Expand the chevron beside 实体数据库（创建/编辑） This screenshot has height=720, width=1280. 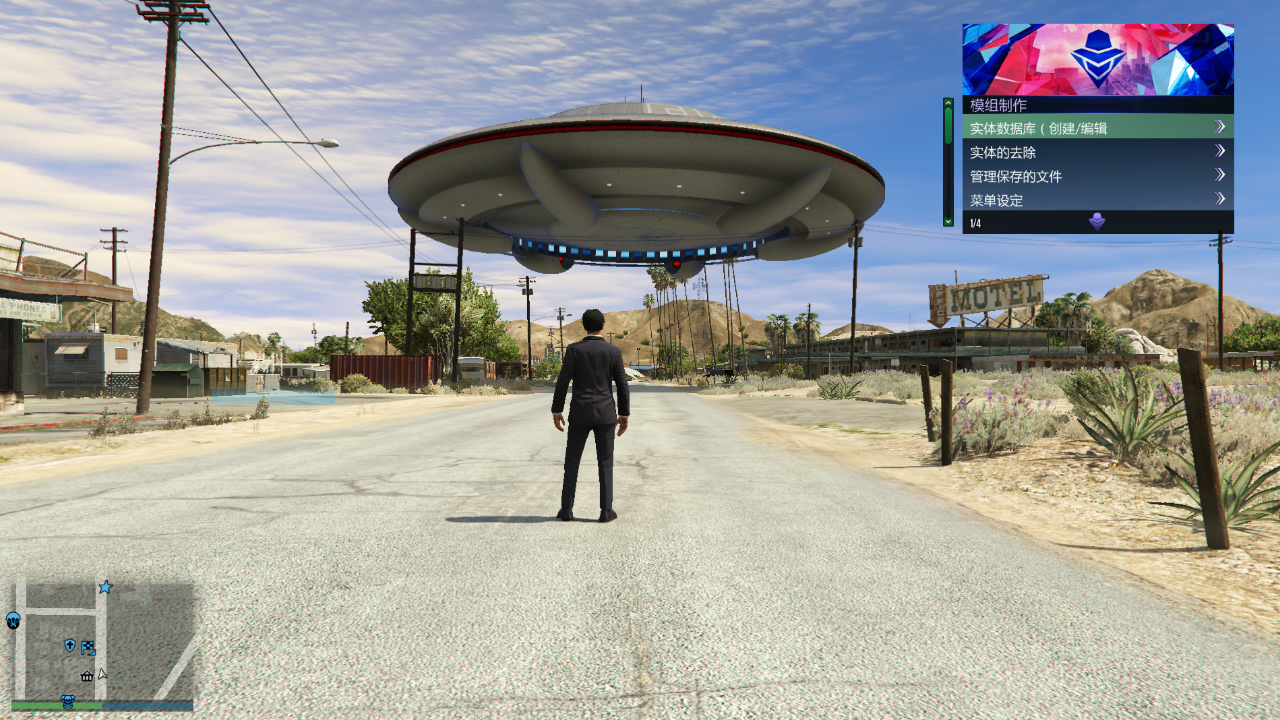(1220, 127)
